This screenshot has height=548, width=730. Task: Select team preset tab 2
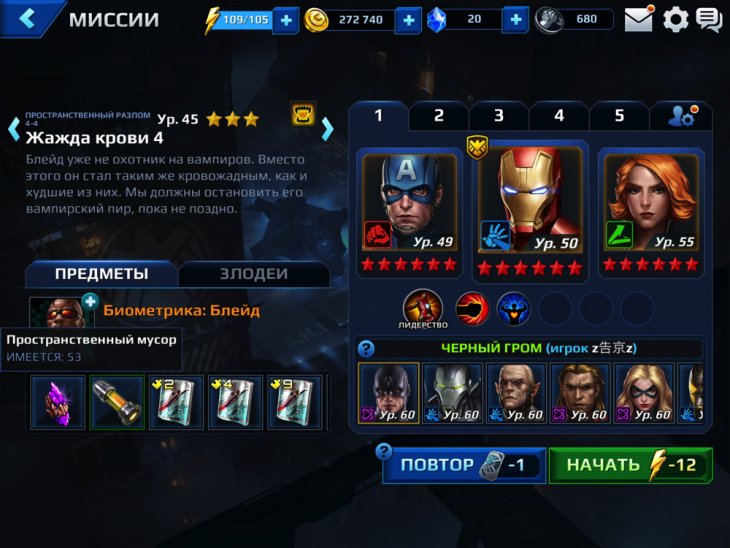(x=438, y=116)
